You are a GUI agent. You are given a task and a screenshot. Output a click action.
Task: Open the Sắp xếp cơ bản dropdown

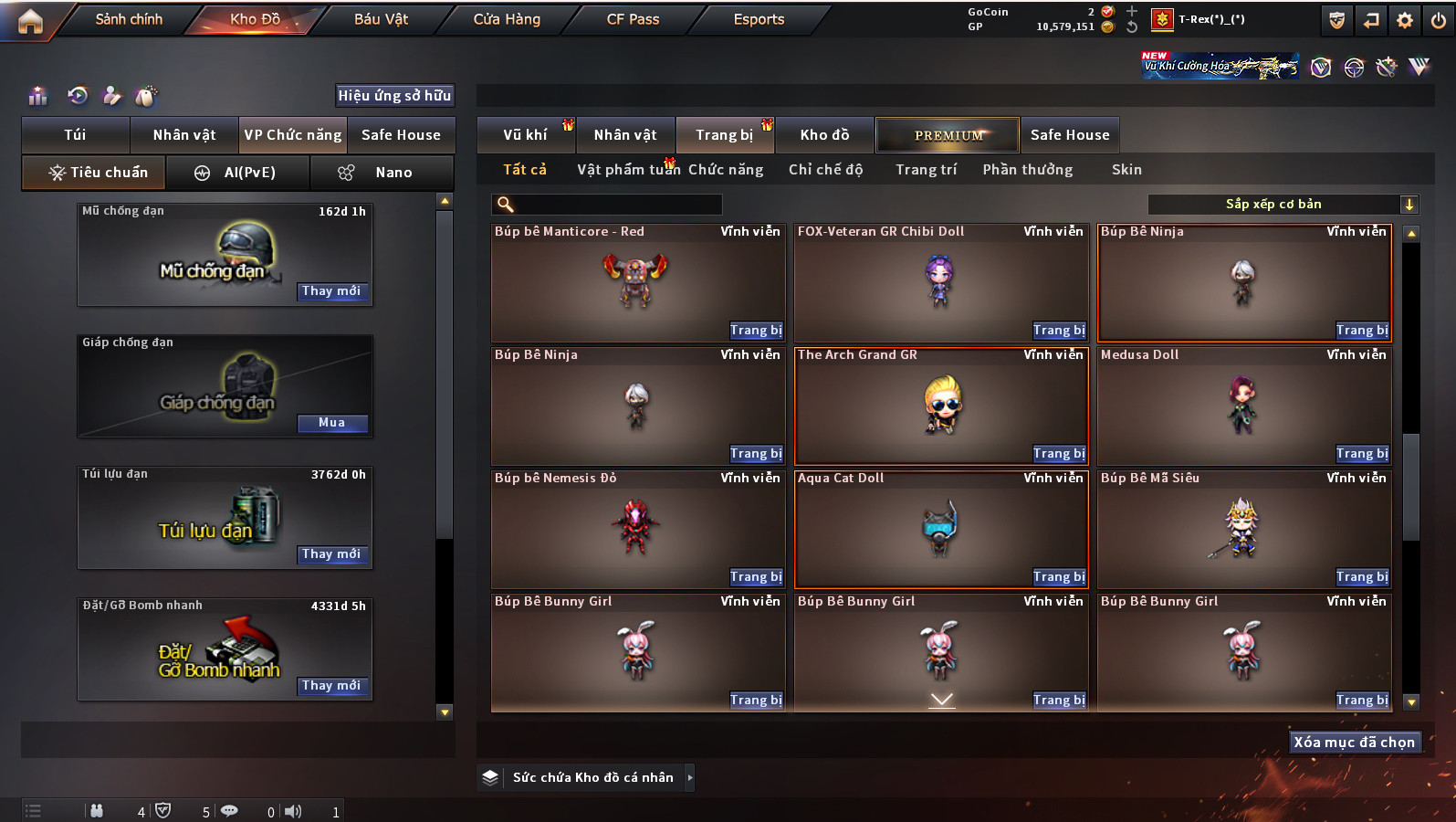(1283, 205)
